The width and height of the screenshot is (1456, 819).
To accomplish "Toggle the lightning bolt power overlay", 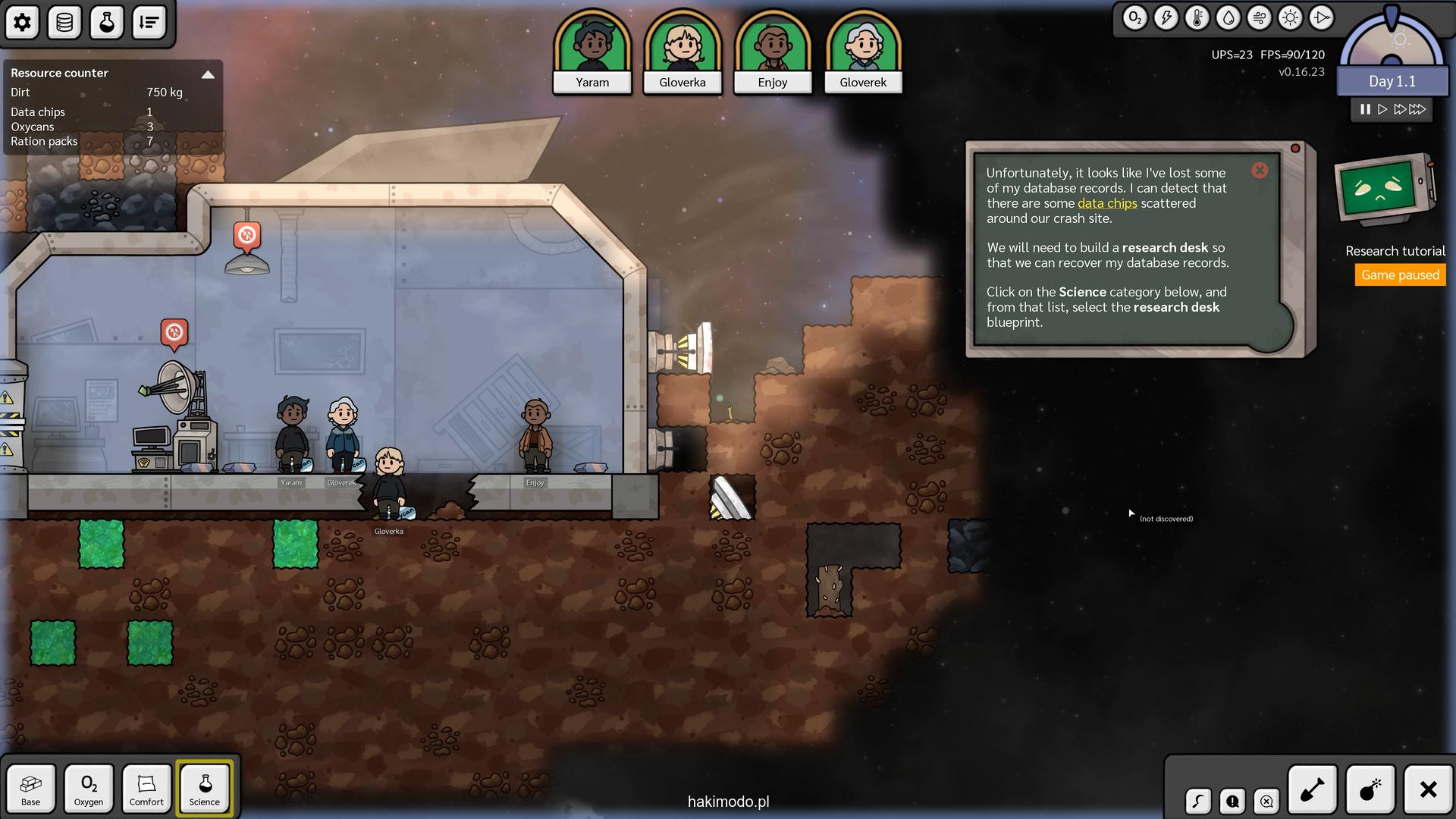I will (x=1166, y=18).
